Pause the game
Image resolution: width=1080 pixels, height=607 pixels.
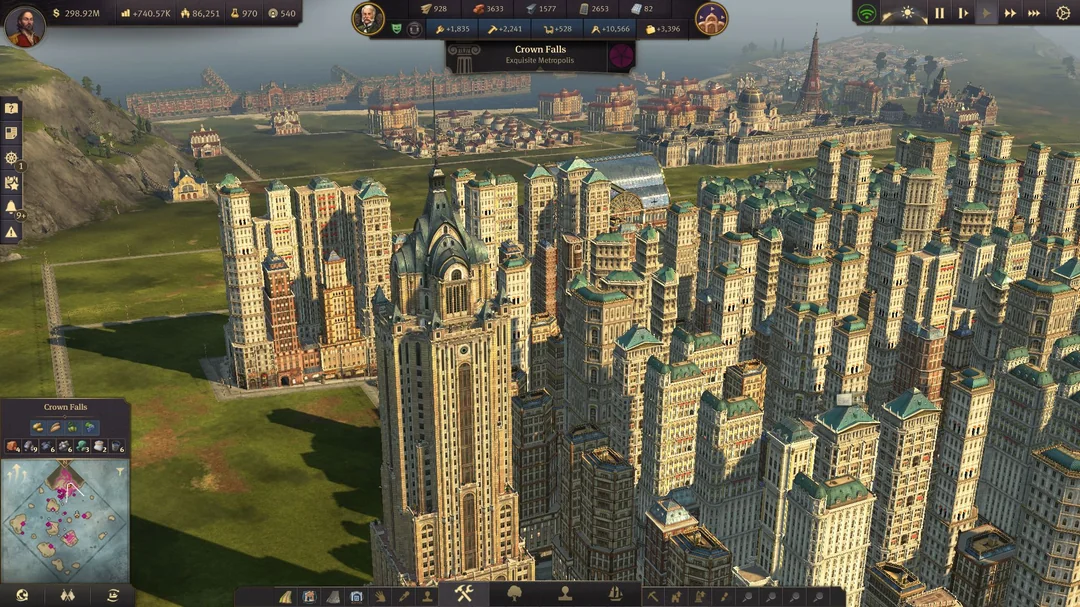pos(939,13)
